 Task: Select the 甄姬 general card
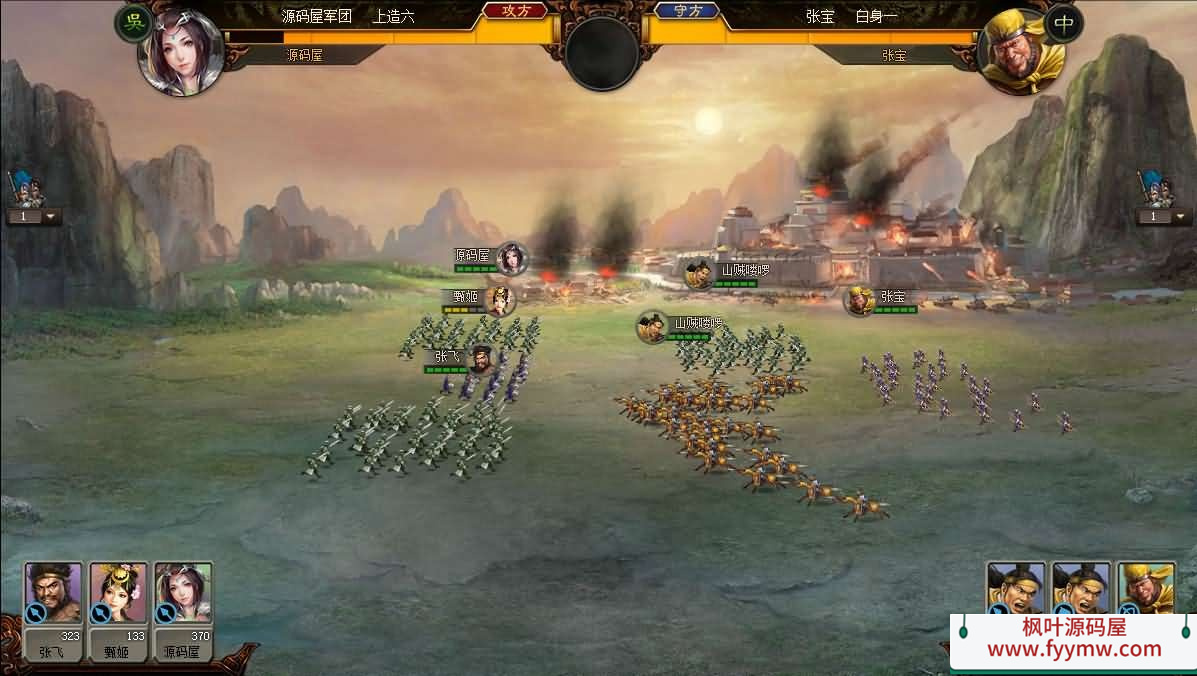pyautogui.click(x=118, y=595)
